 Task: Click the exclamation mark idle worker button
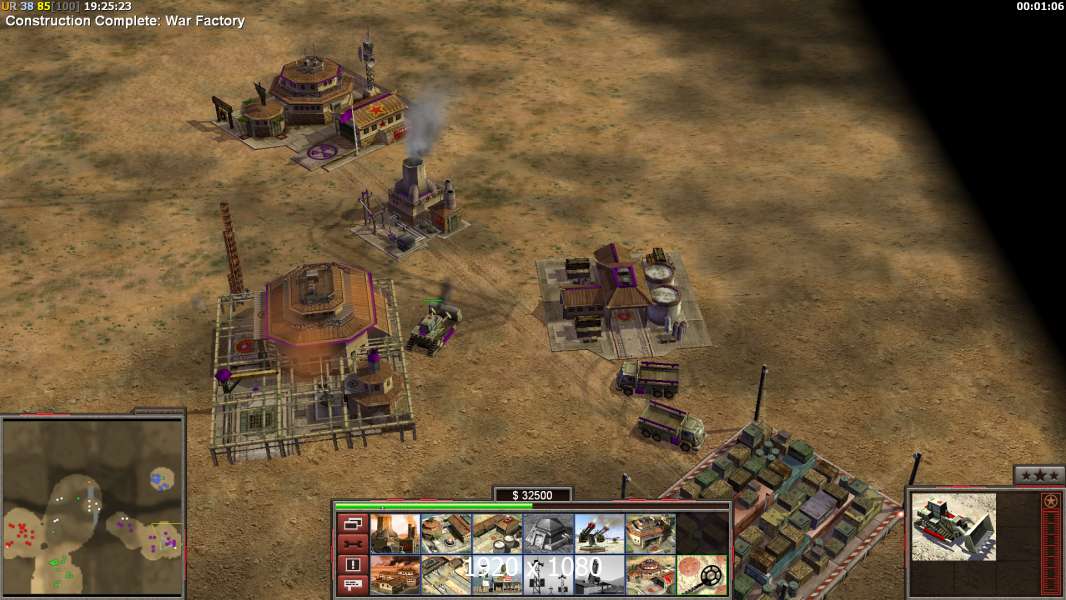[x=351, y=565]
